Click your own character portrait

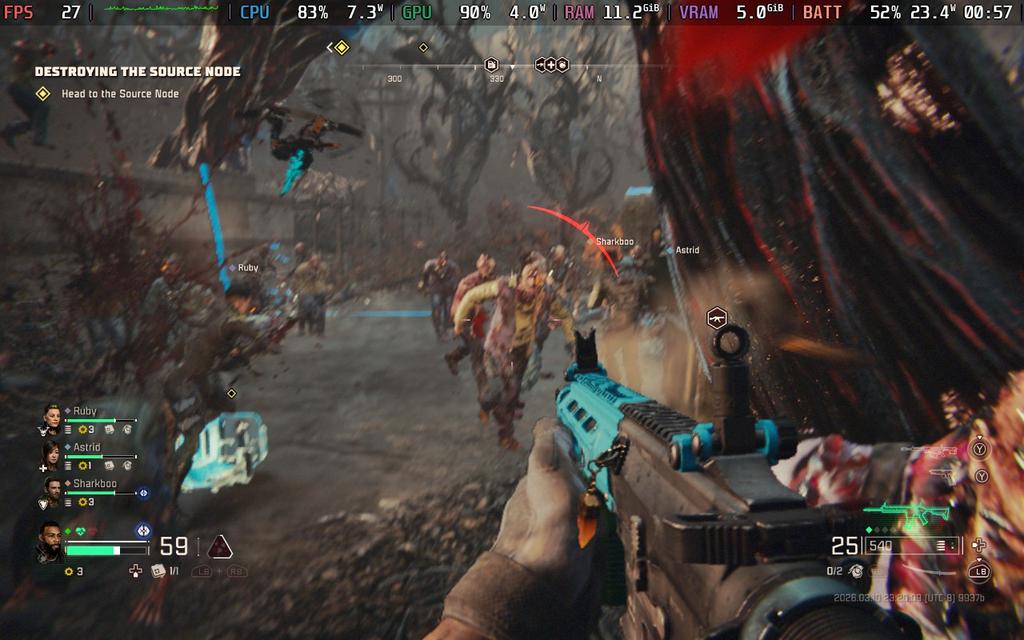coord(50,541)
